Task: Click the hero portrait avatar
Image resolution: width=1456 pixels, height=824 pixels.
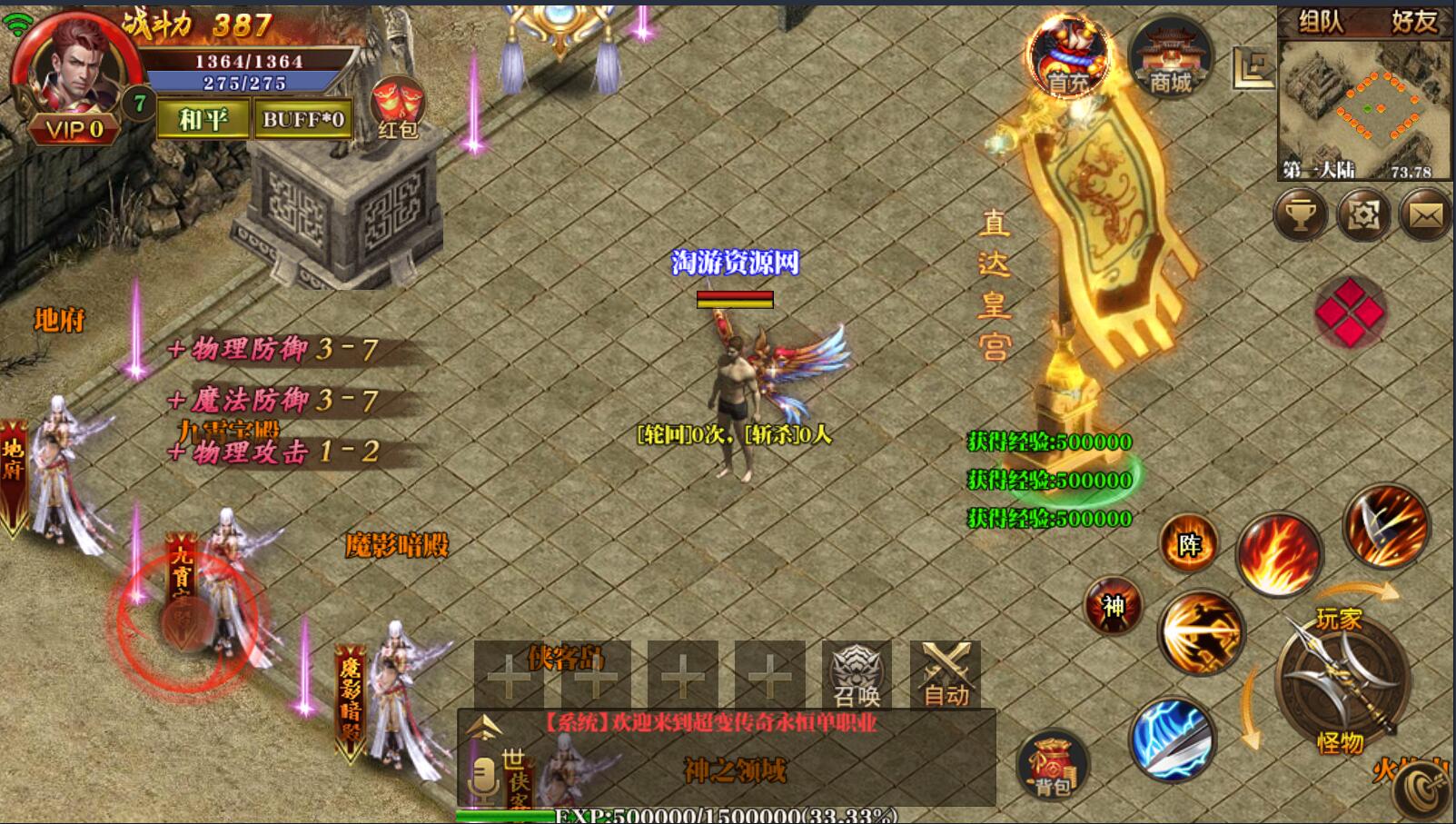Action: [73, 68]
